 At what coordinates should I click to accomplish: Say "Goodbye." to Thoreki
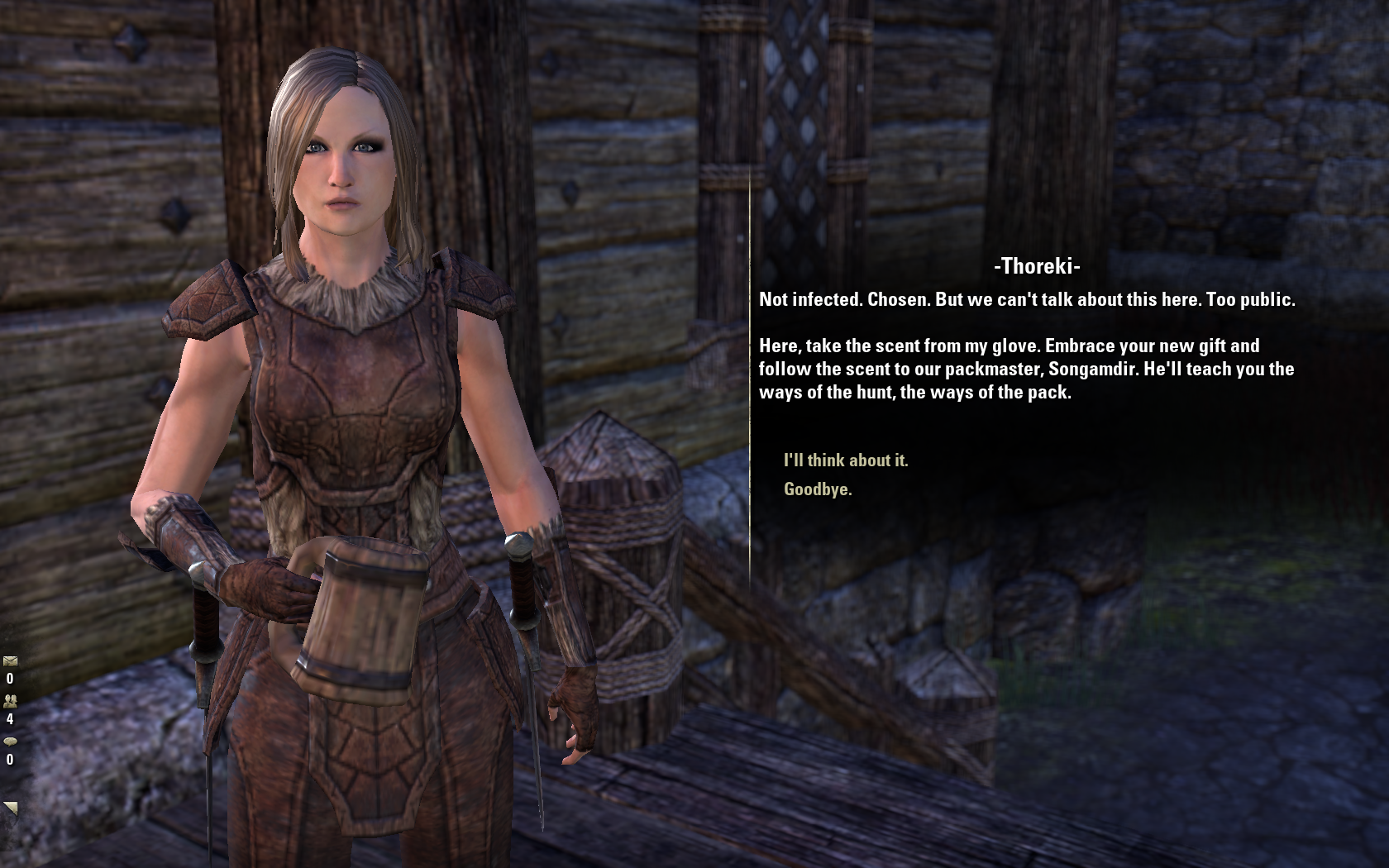point(818,489)
